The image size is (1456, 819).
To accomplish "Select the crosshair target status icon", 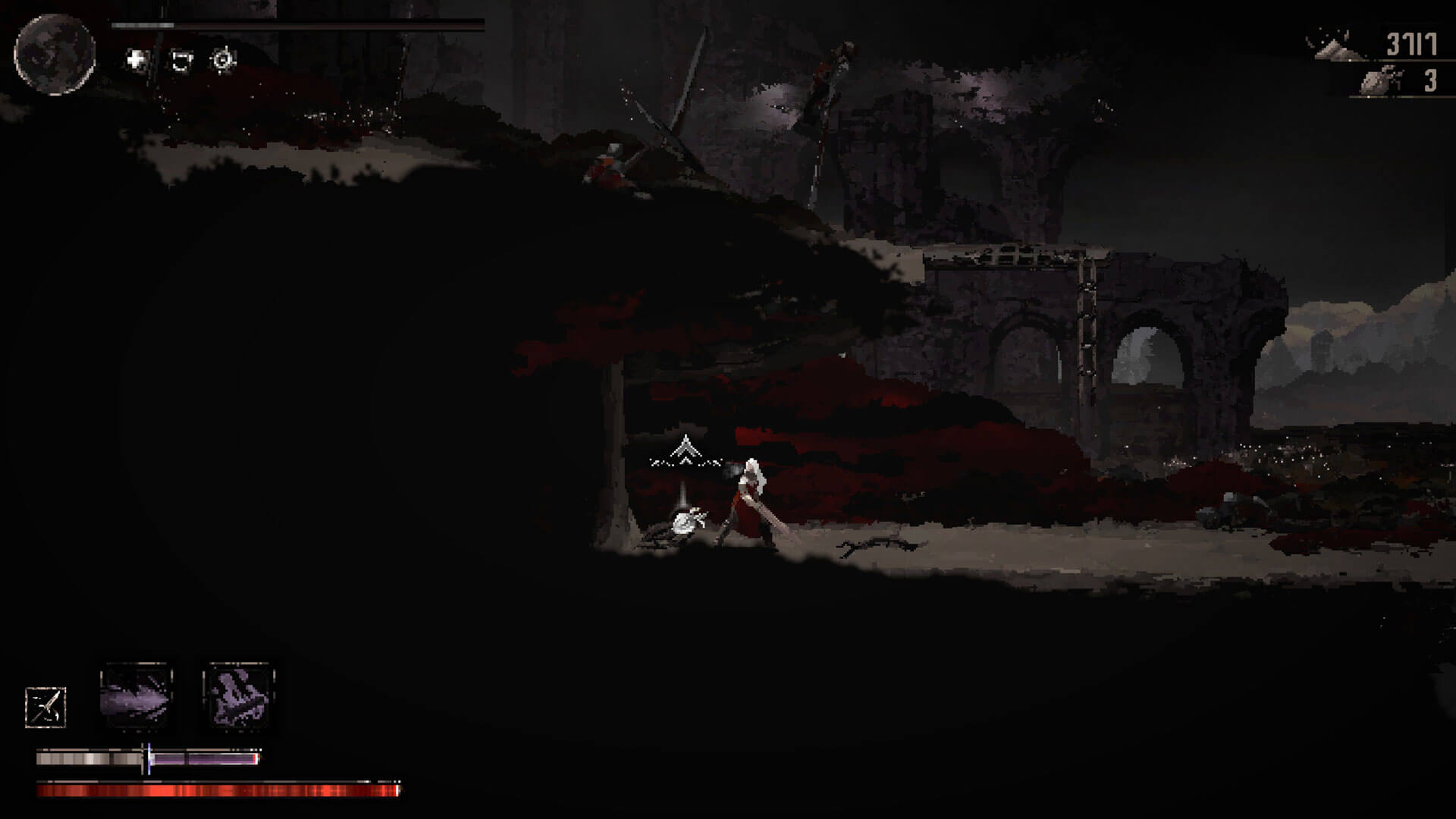I will tap(223, 60).
